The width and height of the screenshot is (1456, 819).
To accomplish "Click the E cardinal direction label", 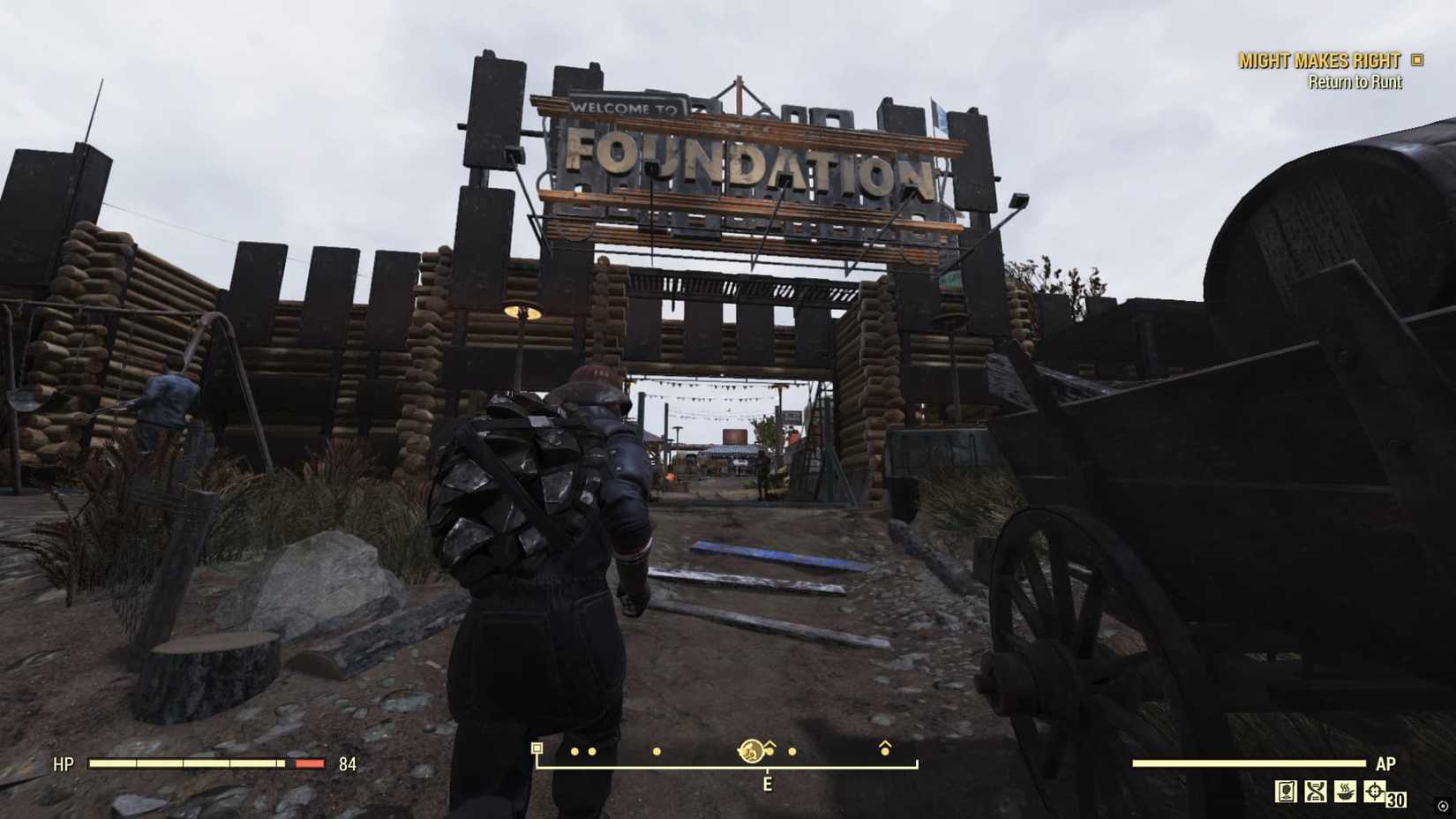I will click(x=768, y=784).
